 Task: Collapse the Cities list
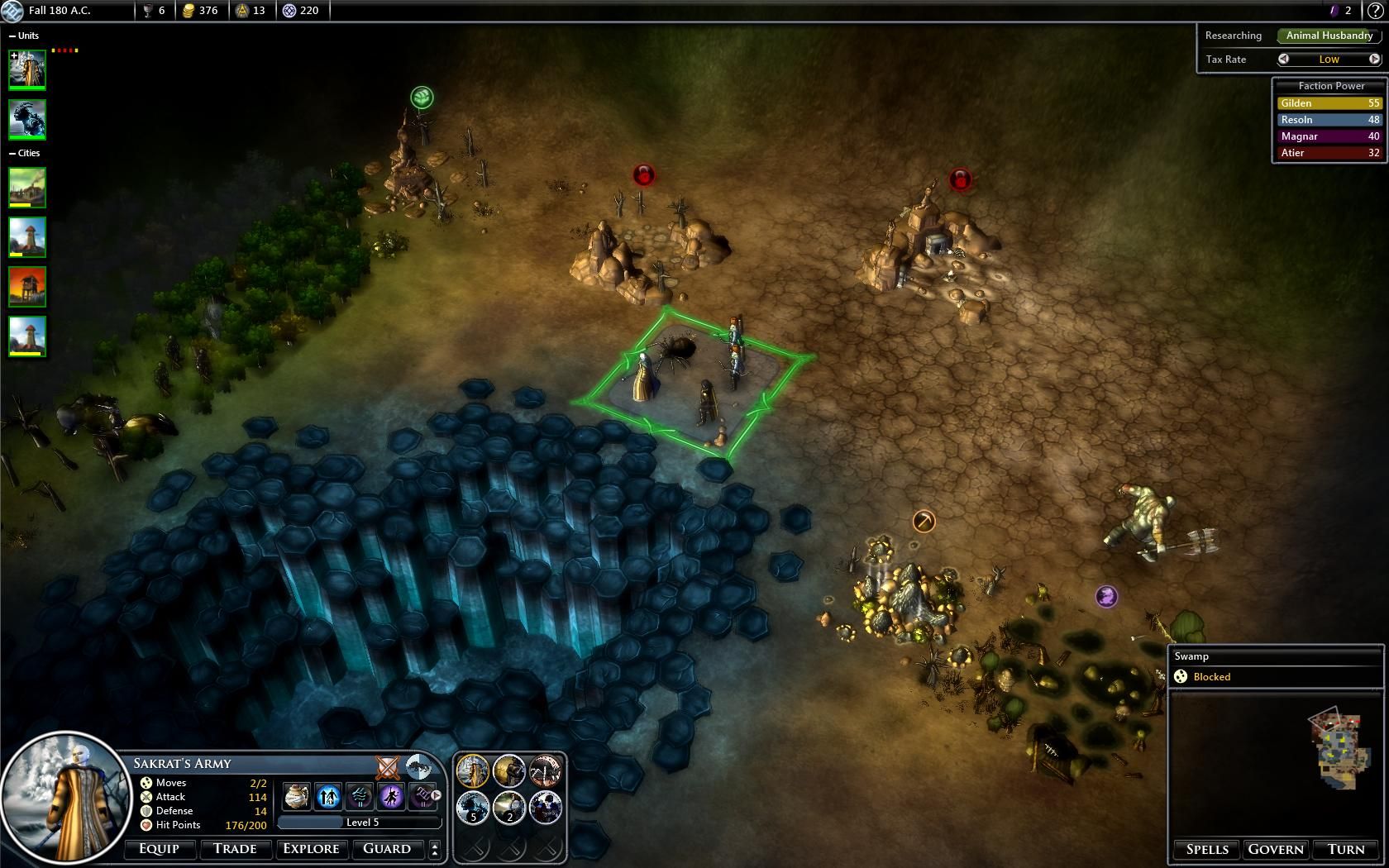coord(12,154)
